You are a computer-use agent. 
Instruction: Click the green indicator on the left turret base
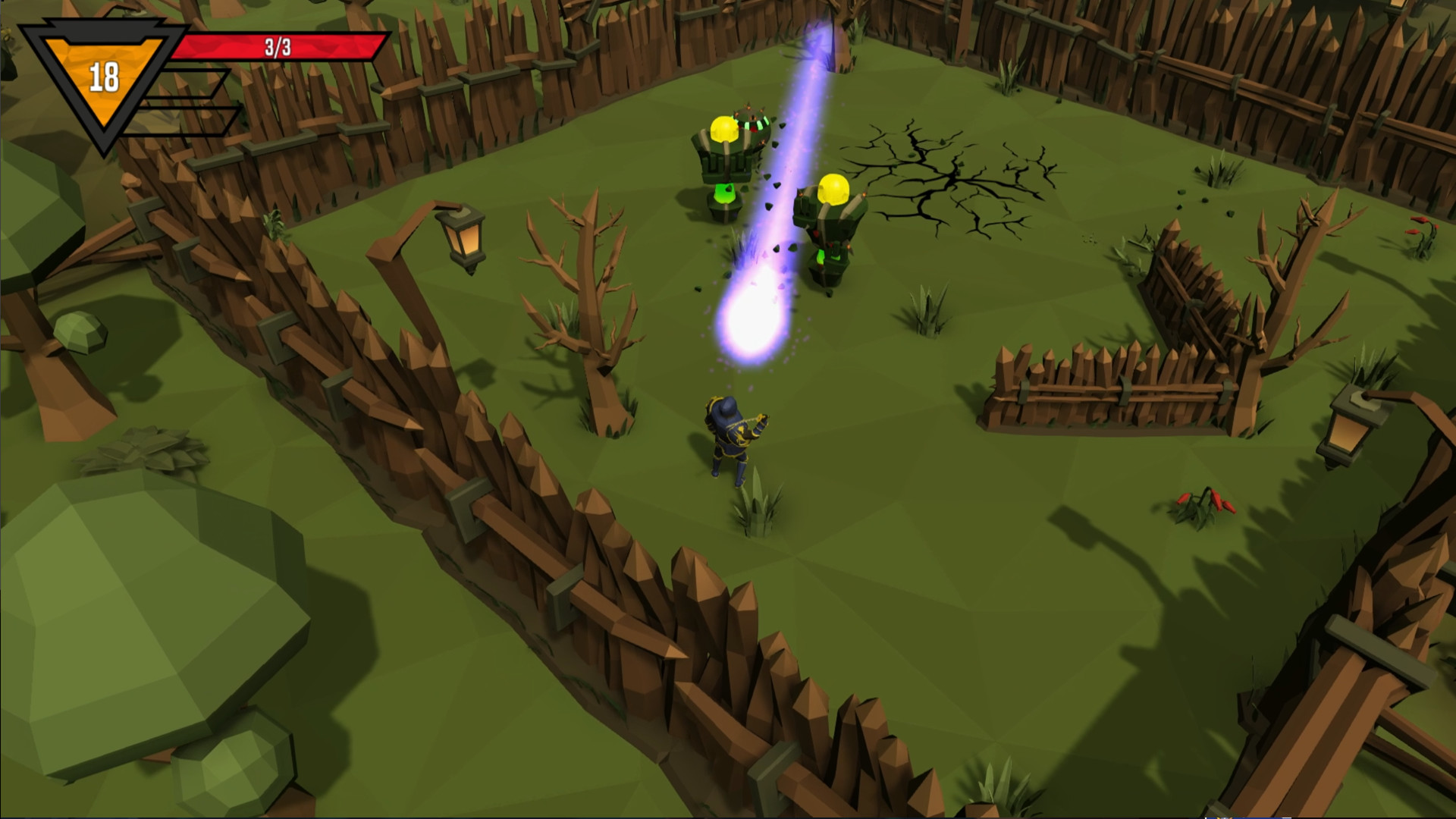[726, 193]
